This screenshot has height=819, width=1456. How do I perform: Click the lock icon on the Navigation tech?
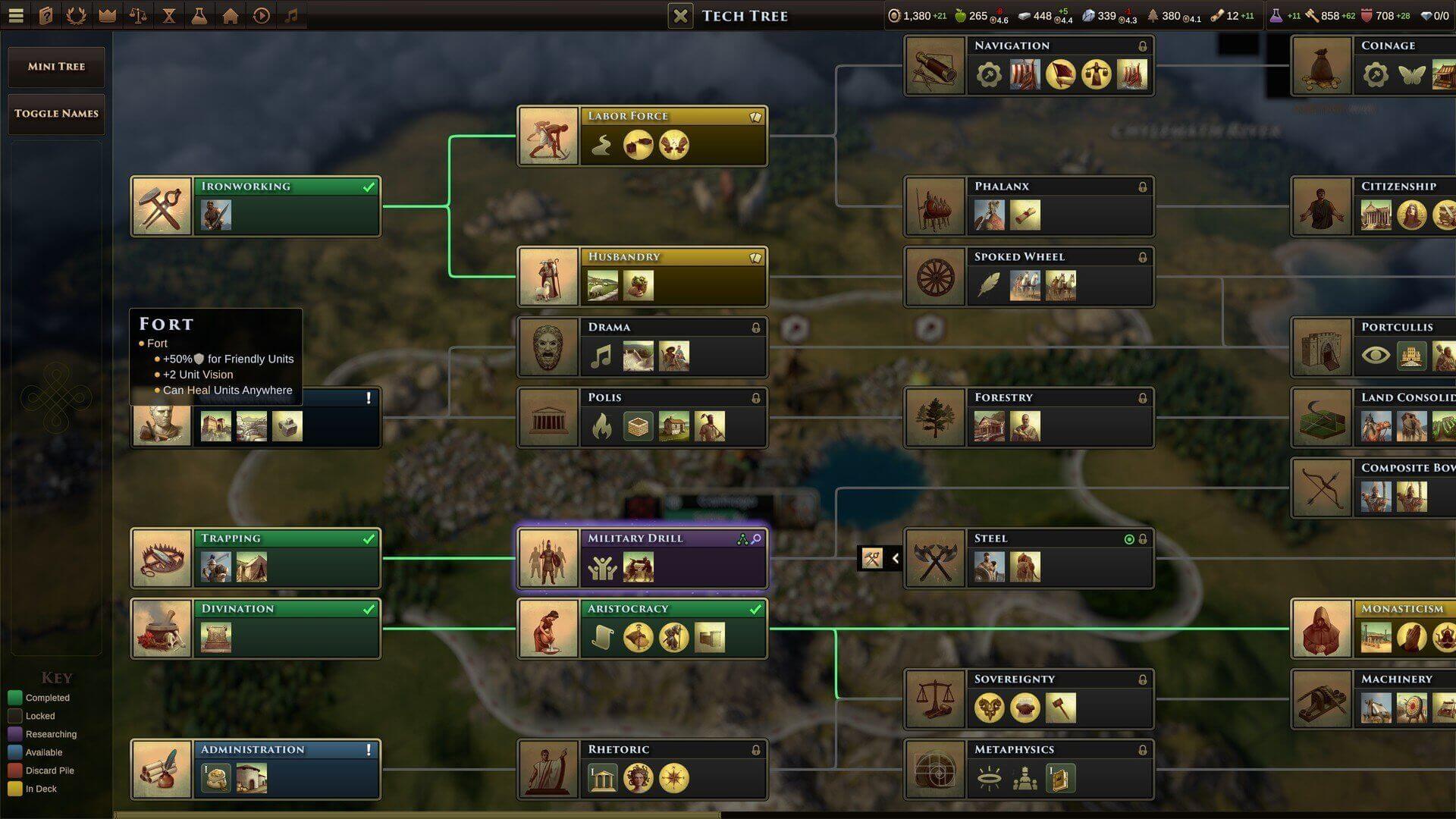coord(1142,45)
